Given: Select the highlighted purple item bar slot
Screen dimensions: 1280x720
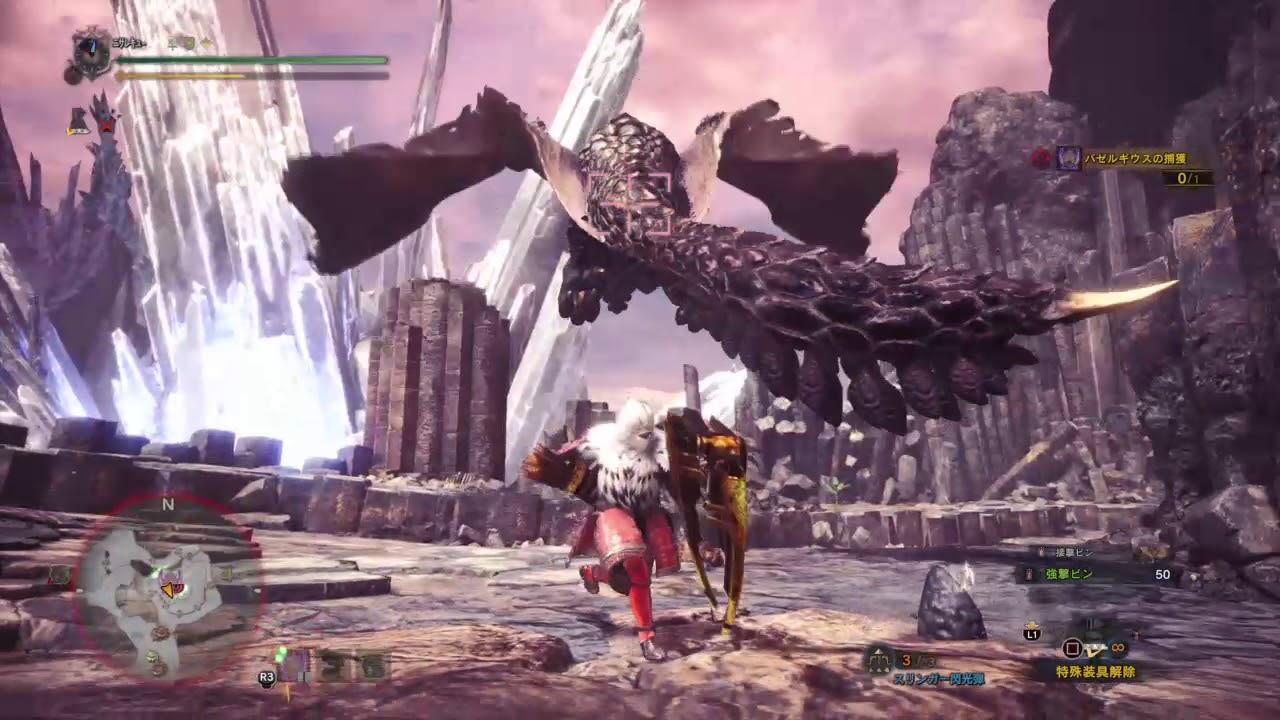Looking at the screenshot, I should pos(295,665).
